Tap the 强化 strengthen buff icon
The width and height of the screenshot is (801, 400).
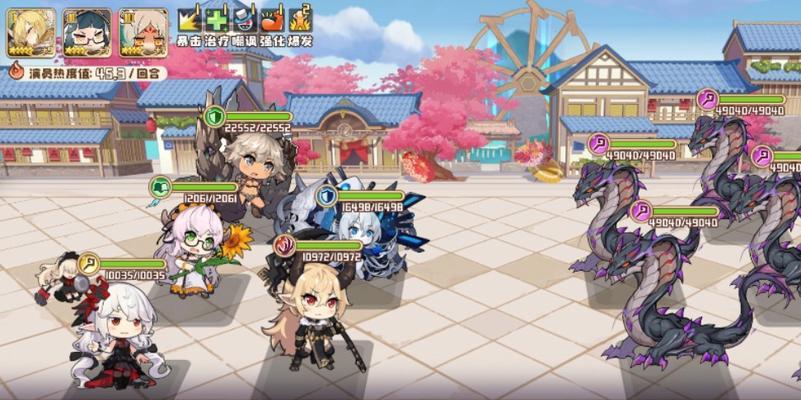point(272,20)
